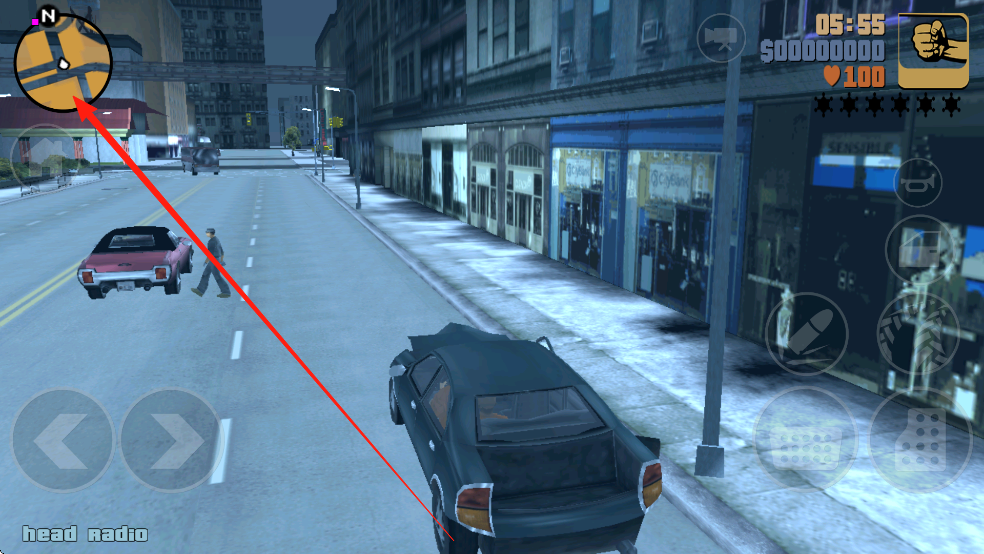
Task: Open the circular radar minimap
Action: tap(63, 62)
